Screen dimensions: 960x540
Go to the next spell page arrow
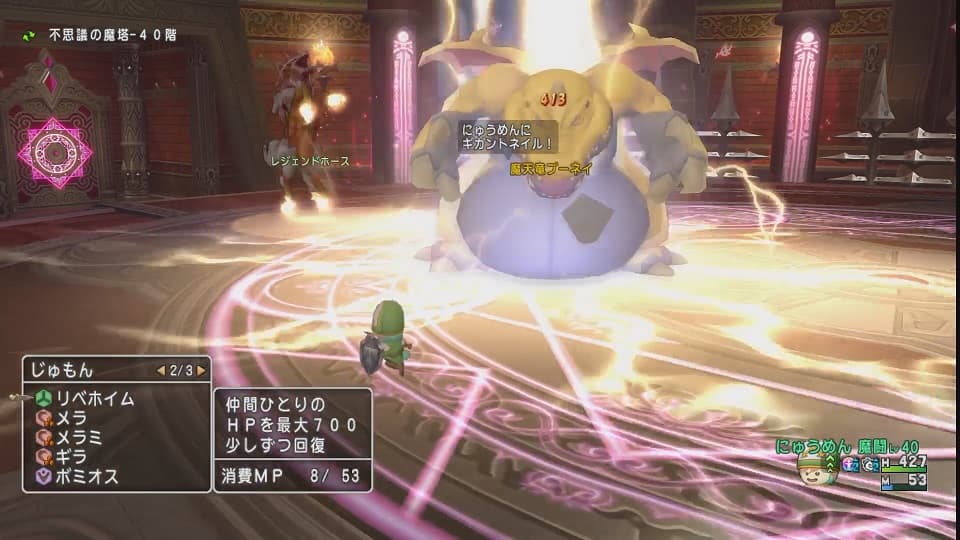pyautogui.click(x=201, y=370)
